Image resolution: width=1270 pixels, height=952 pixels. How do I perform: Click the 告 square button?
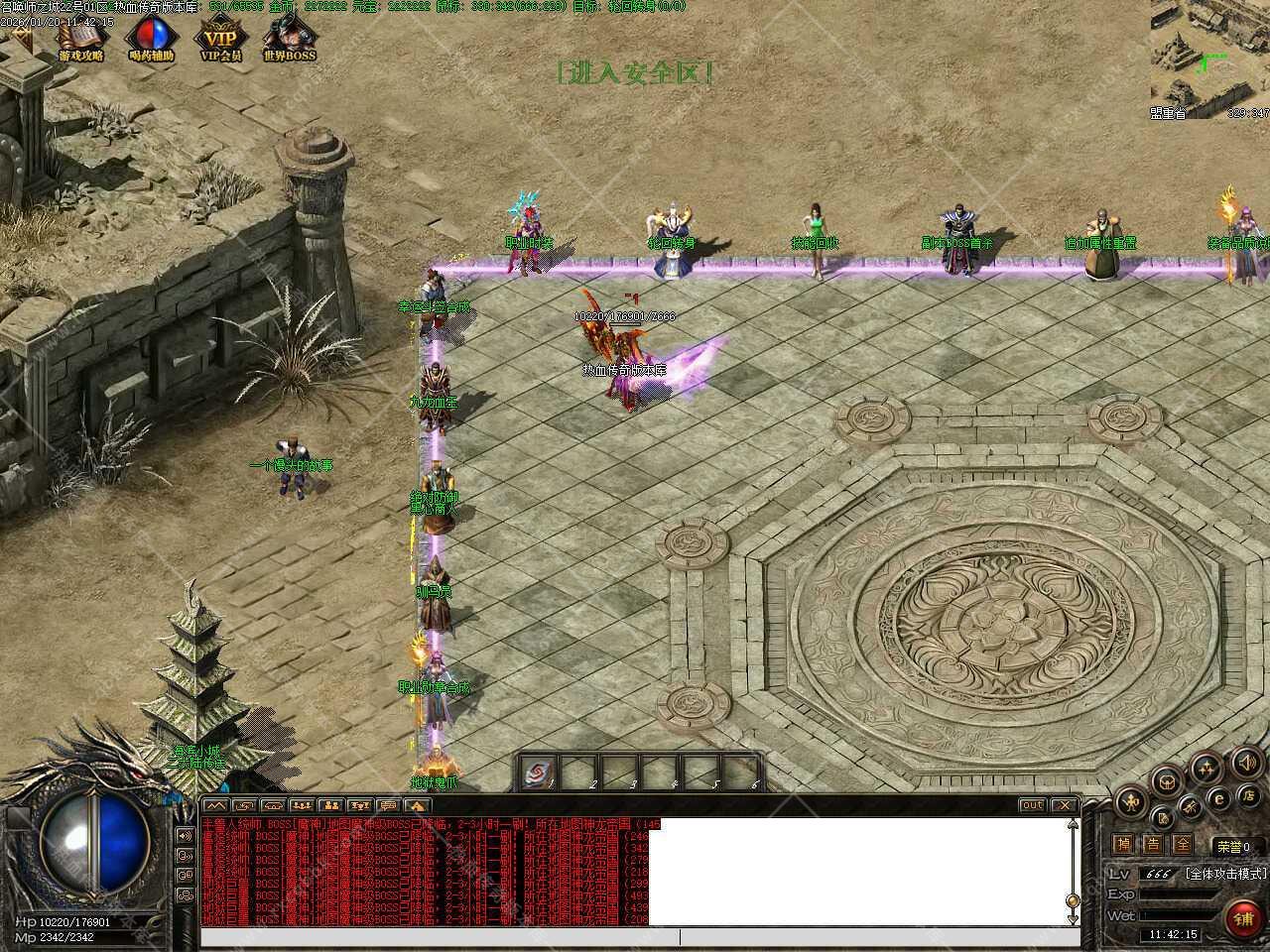pyautogui.click(x=1152, y=844)
